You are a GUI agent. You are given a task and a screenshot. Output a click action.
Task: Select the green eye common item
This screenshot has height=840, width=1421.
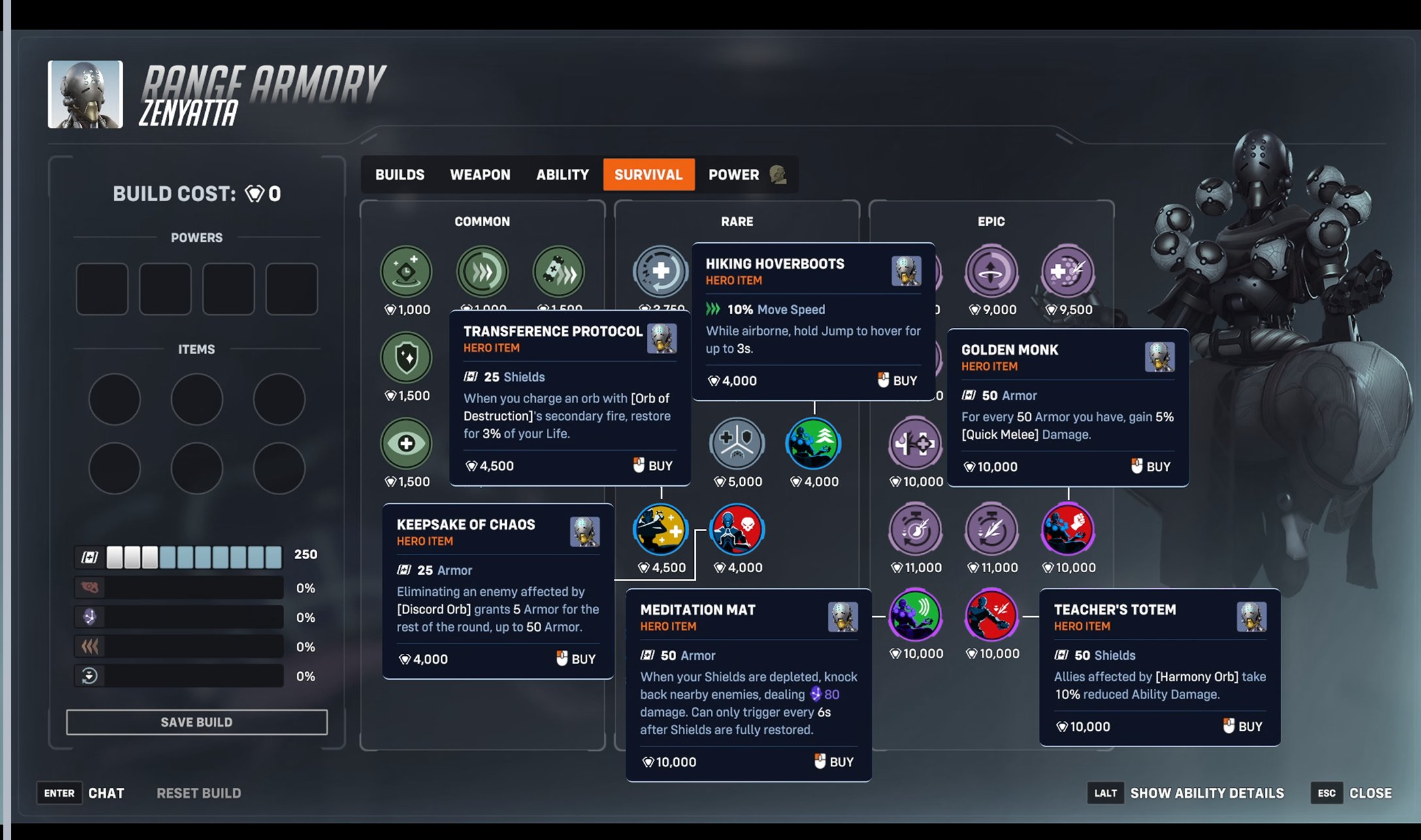tap(406, 444)
